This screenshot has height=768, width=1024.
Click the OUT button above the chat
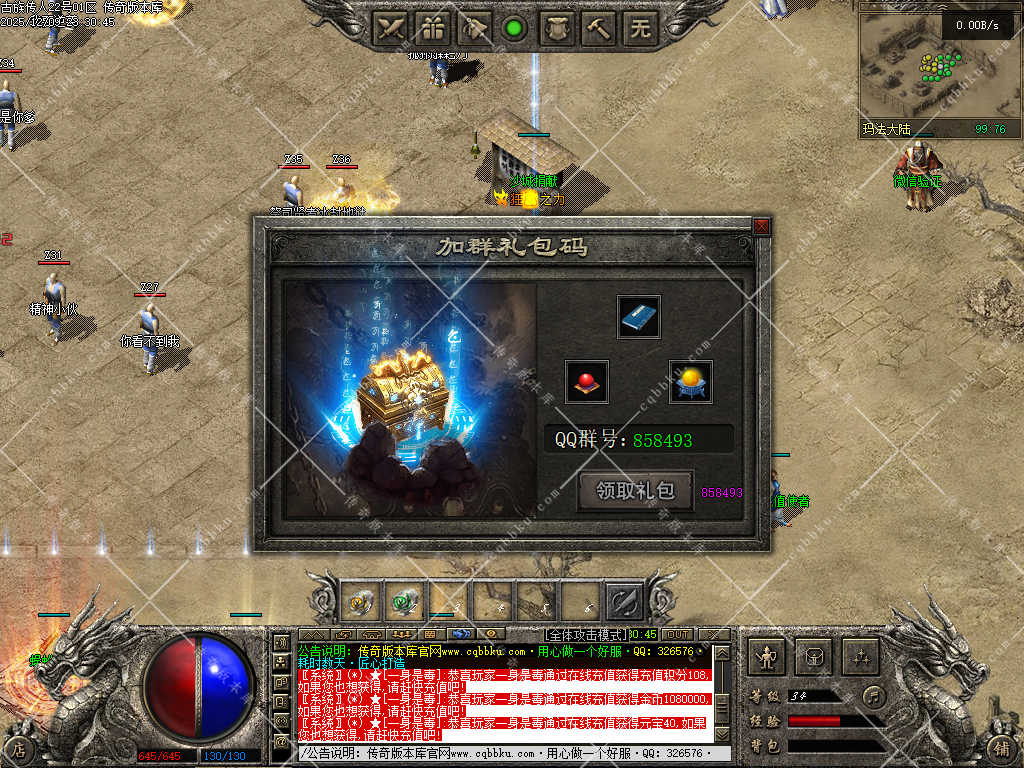click(x=677, y=634)
